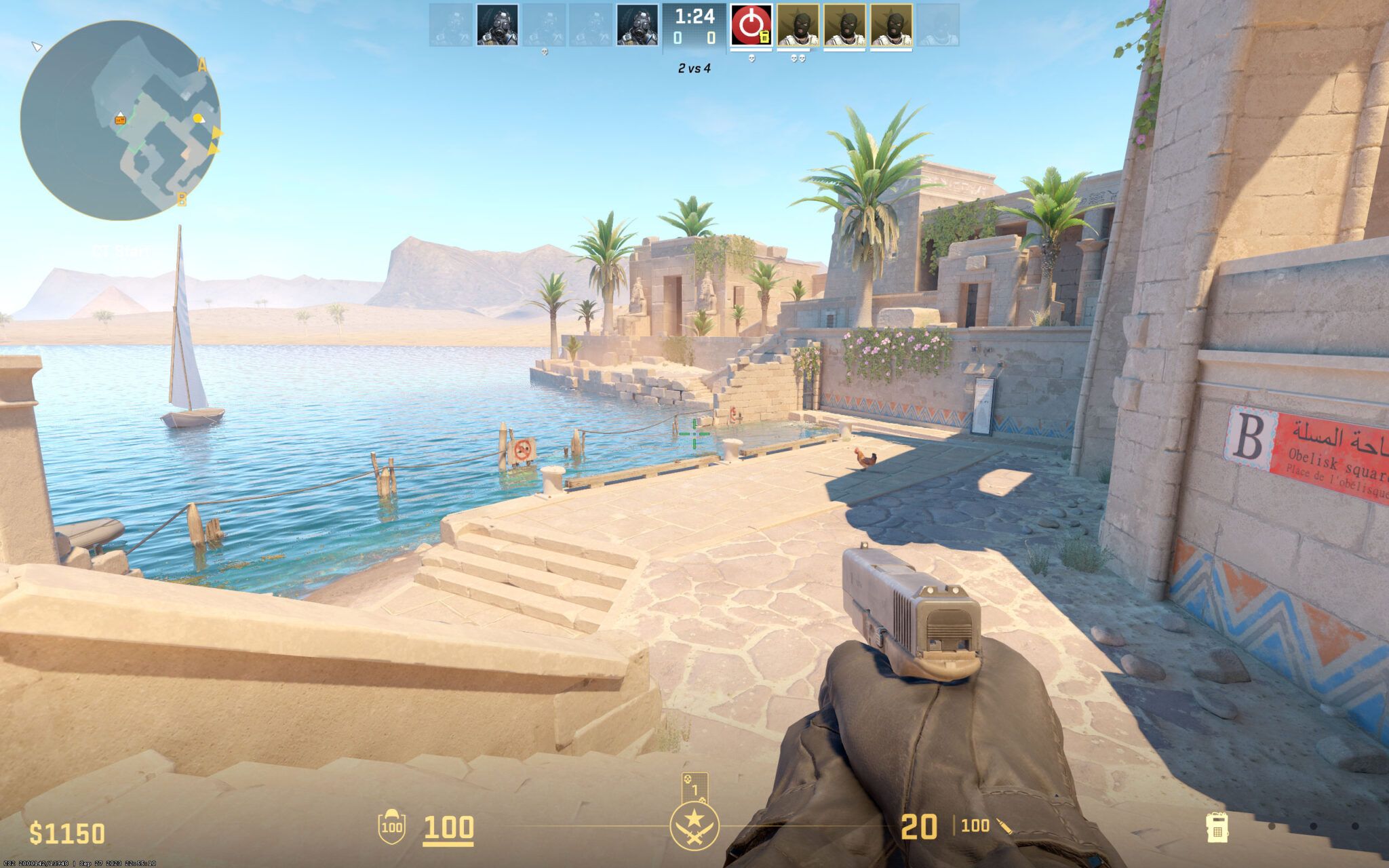Image resolution: width=1389 pixels, height=868 pixels.
Task: Click the health bar under the bomb avatar
Action: pyautogui.click(x=751, y=50)
